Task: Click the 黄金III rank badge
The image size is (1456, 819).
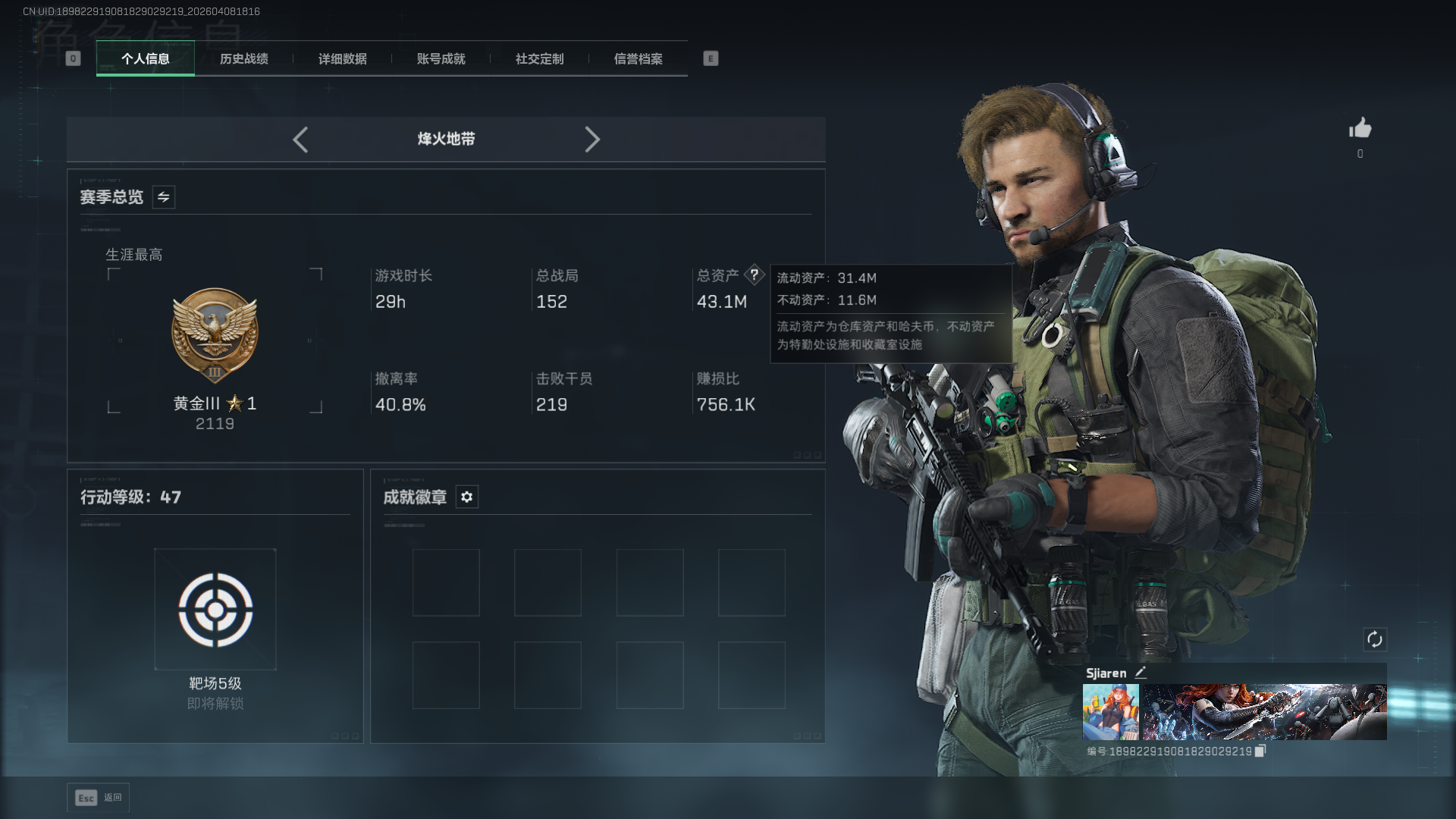Action: (215, 335)
